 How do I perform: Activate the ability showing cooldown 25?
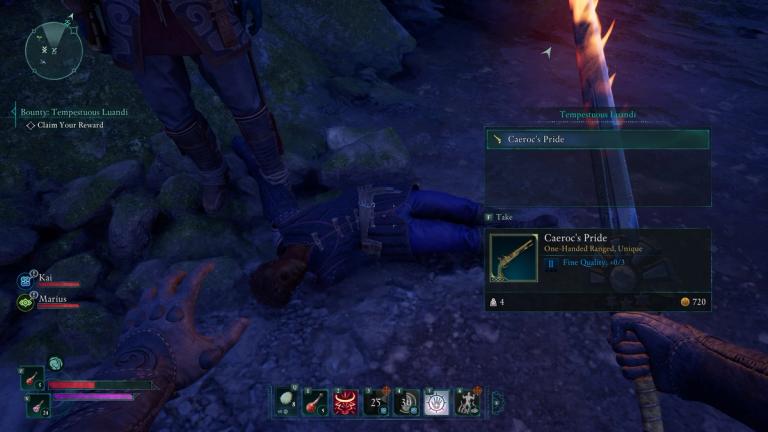click(377, 401)
